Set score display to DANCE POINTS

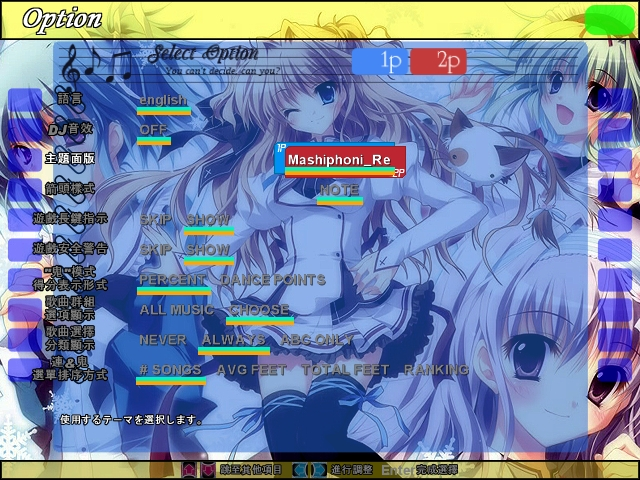(272, 280)
